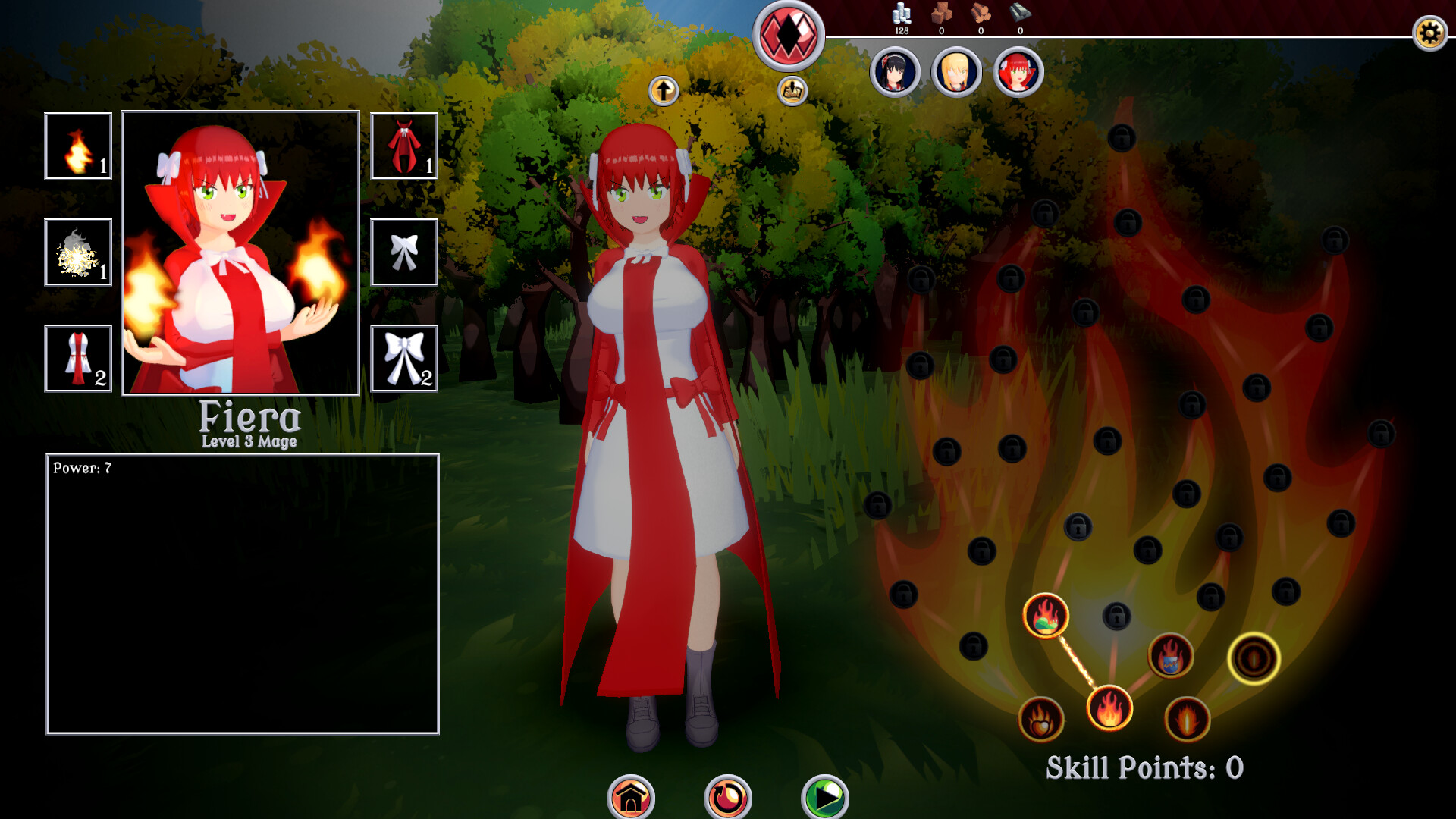This screenshot has height=819, width=1456.
Task: Choose the glowing yellow-ringed skill node
Action: click(x=1254, y=658)
